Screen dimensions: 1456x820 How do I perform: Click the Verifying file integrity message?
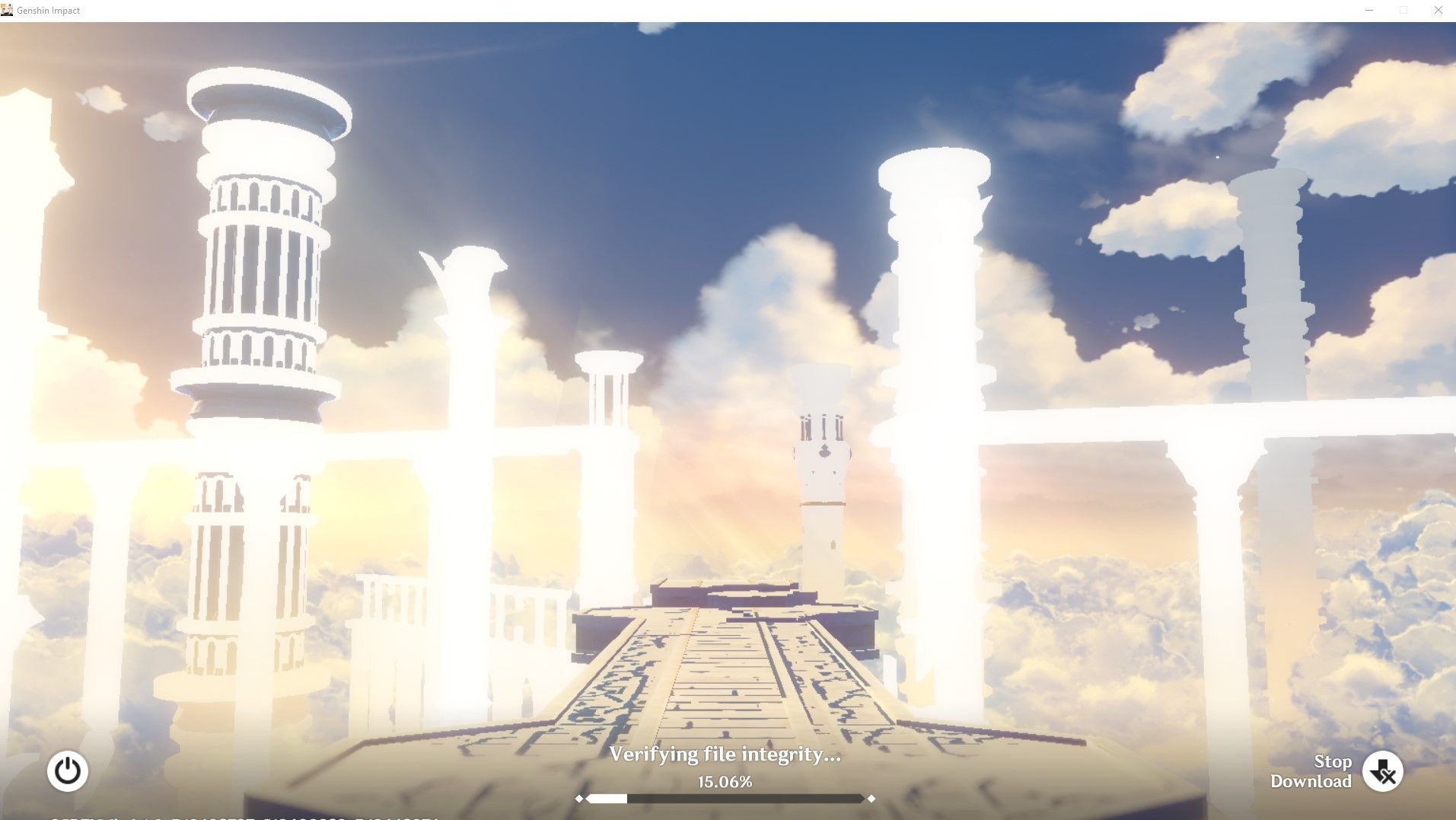[725, 755]
